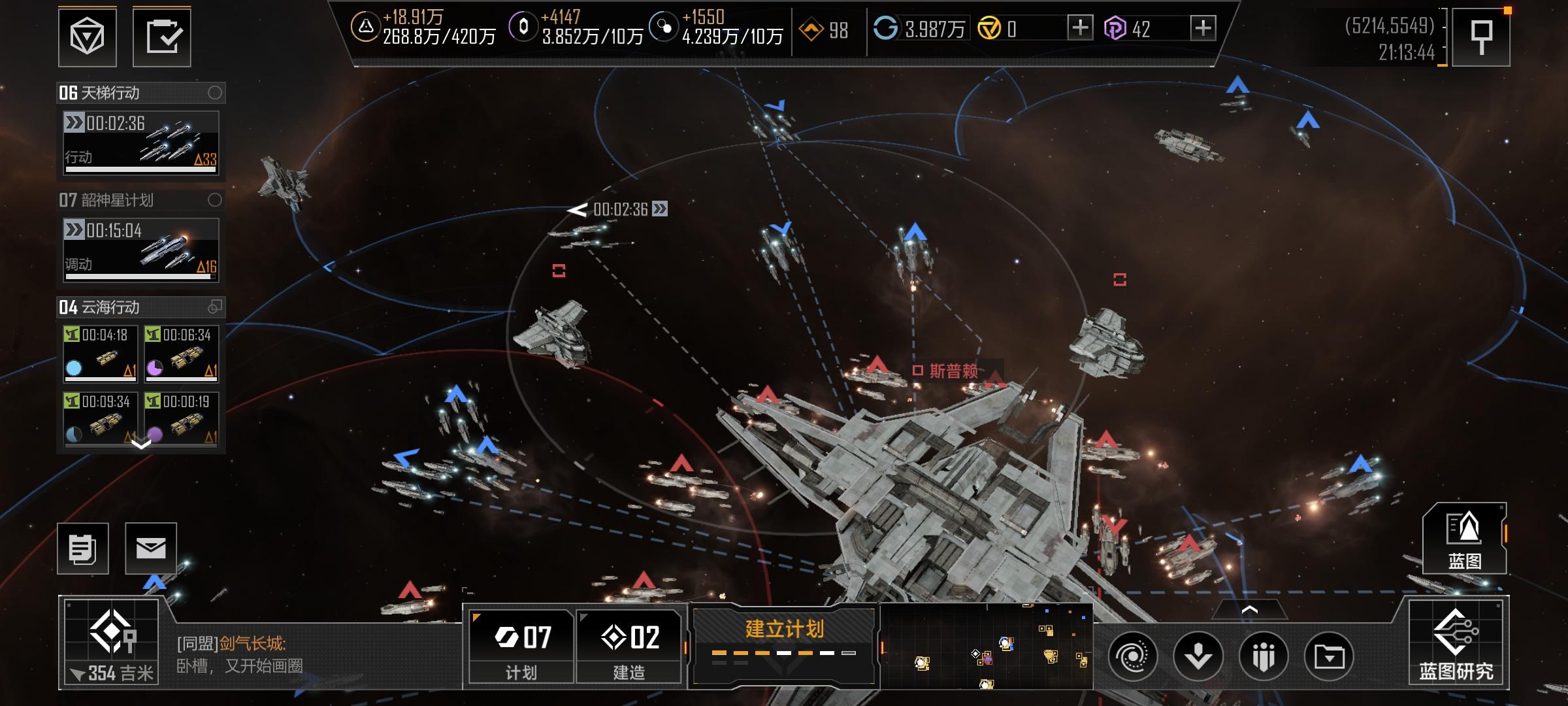Open the 计划 07 panel
The image size is (1568, 706).
coord(521,646)
